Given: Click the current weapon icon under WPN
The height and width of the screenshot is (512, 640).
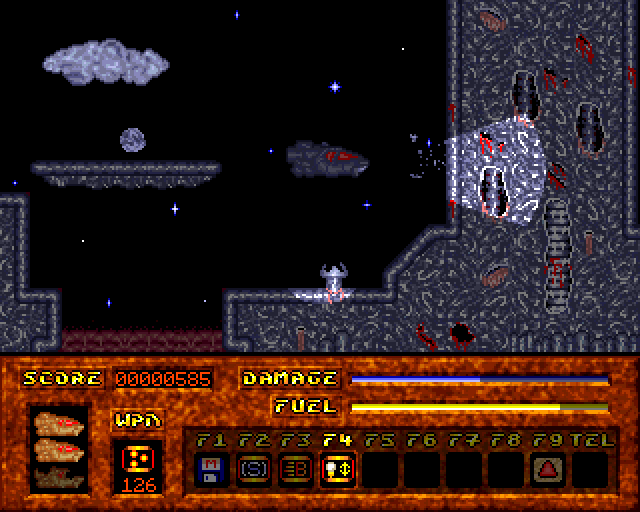Looking at the screenshot, I should [x=137, y=459].
